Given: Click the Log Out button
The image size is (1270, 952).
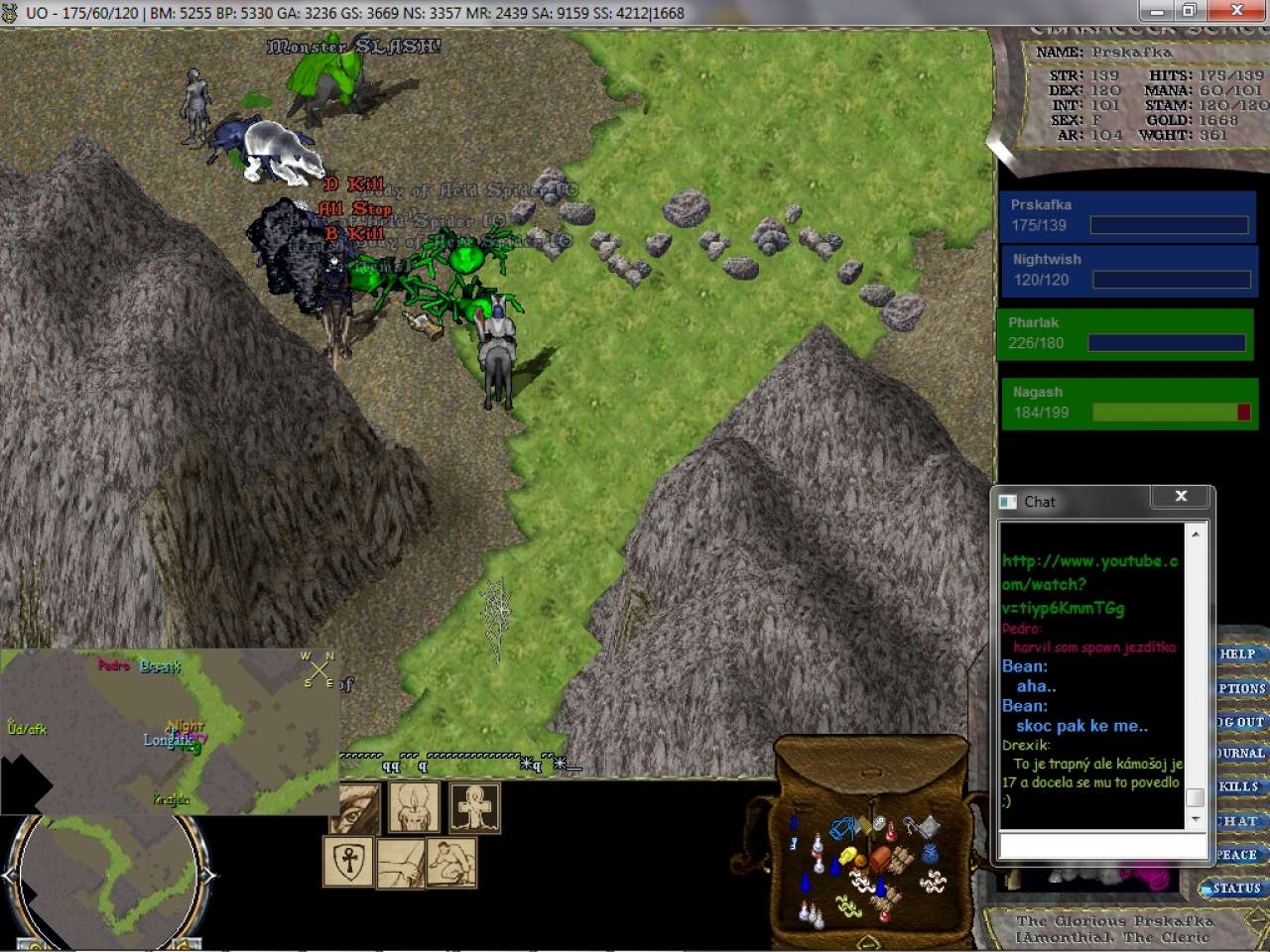Looking at the screenshot, I should [1241, 722].
